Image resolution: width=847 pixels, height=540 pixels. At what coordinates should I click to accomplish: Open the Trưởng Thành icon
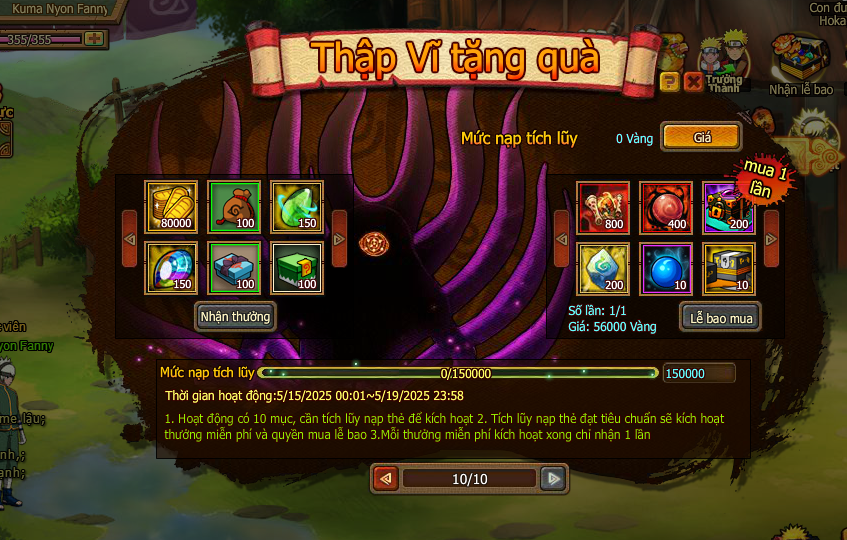click(x=723, y=64)
